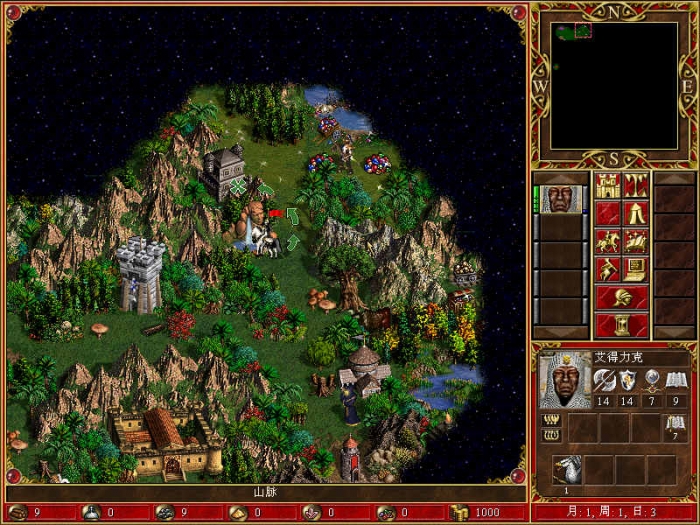Viewport: 700px width, 525px height.
Task: Open adventure options with the digging figure button
Action: [608, 269]
